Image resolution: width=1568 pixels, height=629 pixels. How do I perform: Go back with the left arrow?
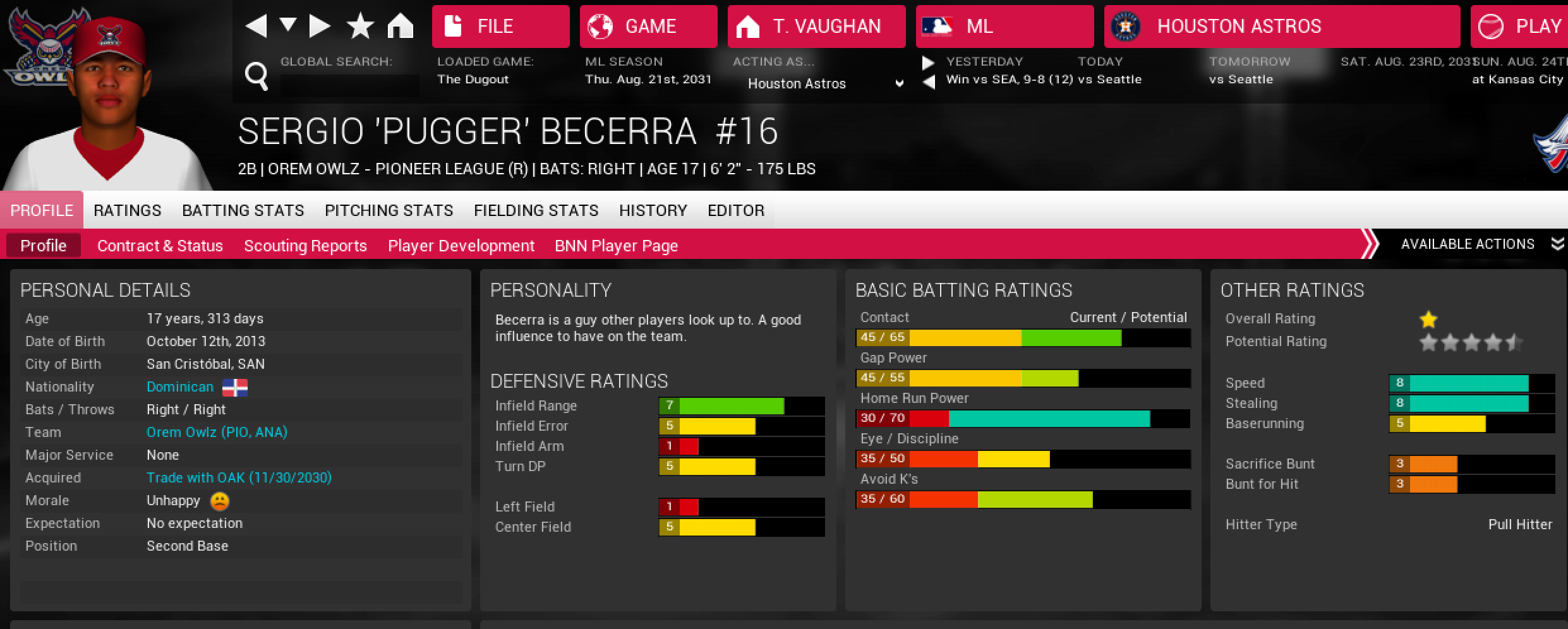click(256, 27)
